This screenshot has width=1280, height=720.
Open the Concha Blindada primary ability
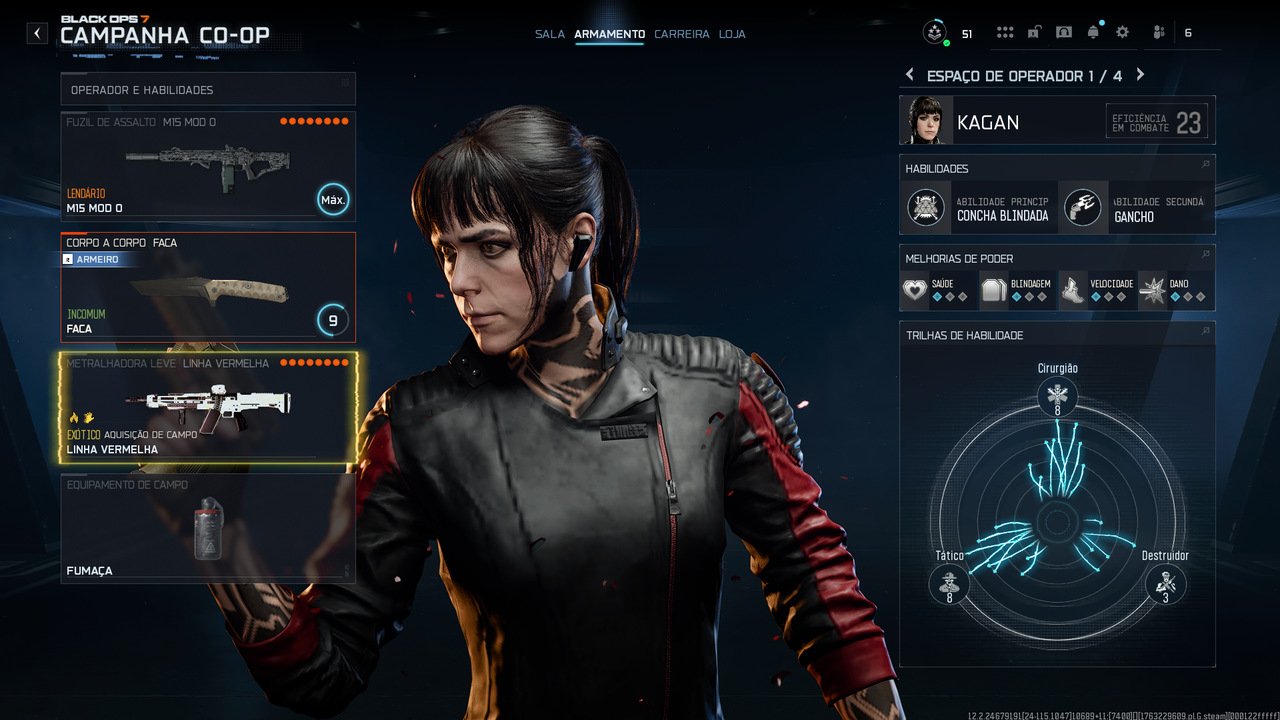[x=978, y=208]
